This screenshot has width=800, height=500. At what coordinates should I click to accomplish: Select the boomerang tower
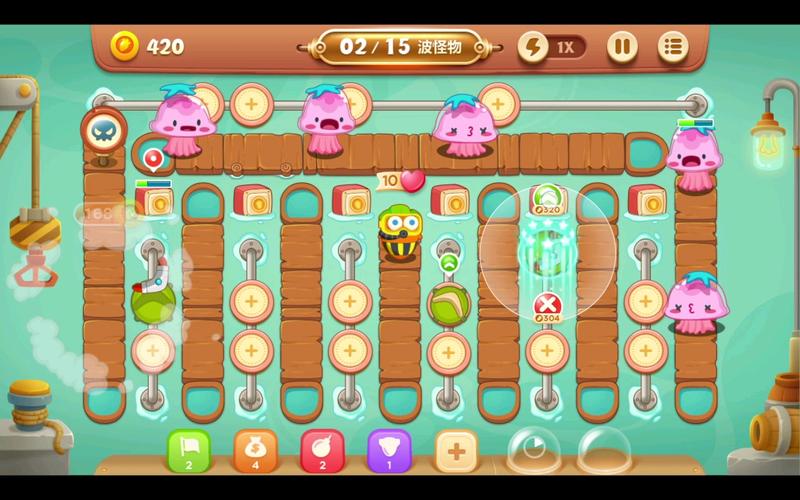point(448,301)
